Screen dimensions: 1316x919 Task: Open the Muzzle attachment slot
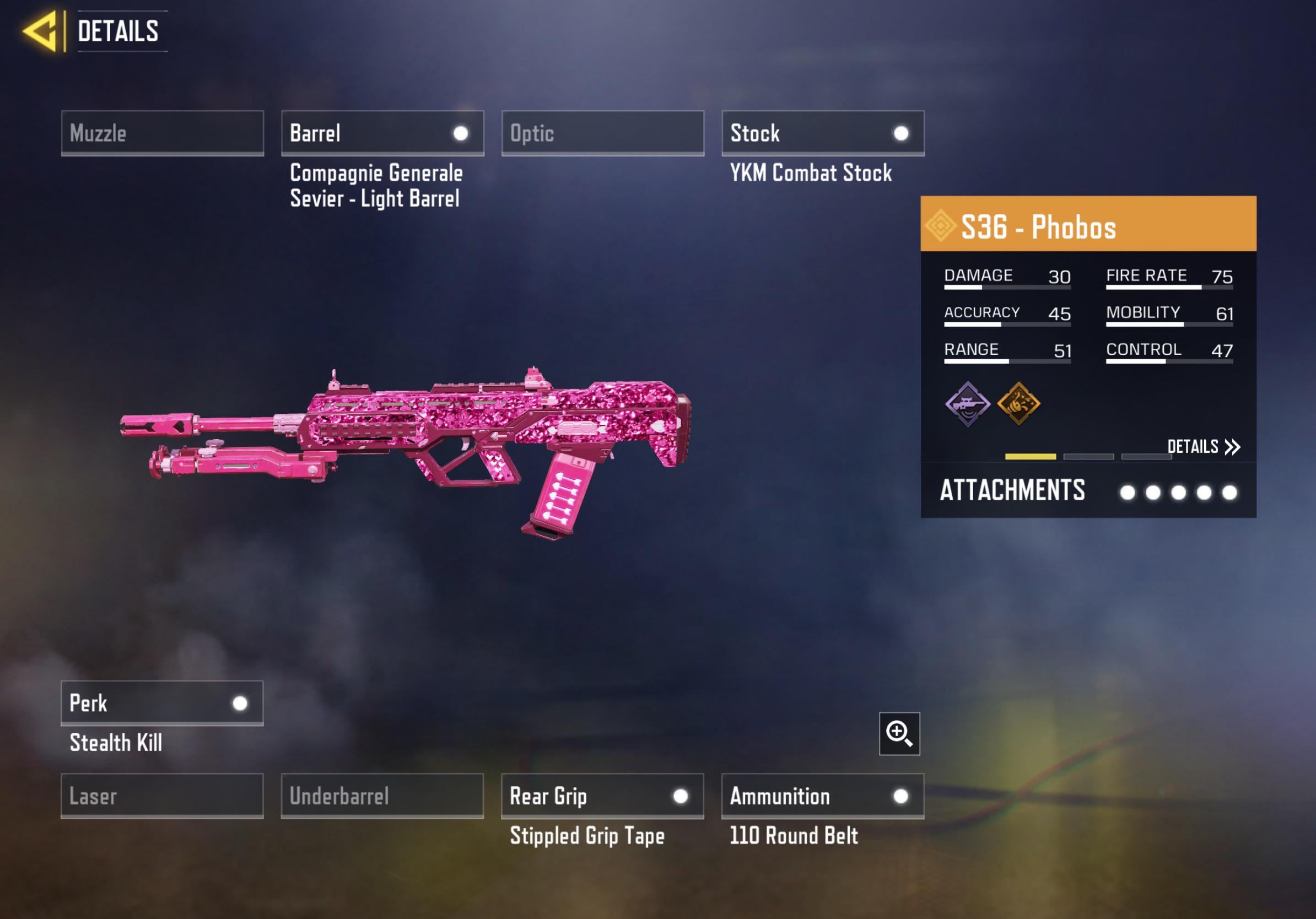point(162,133)
